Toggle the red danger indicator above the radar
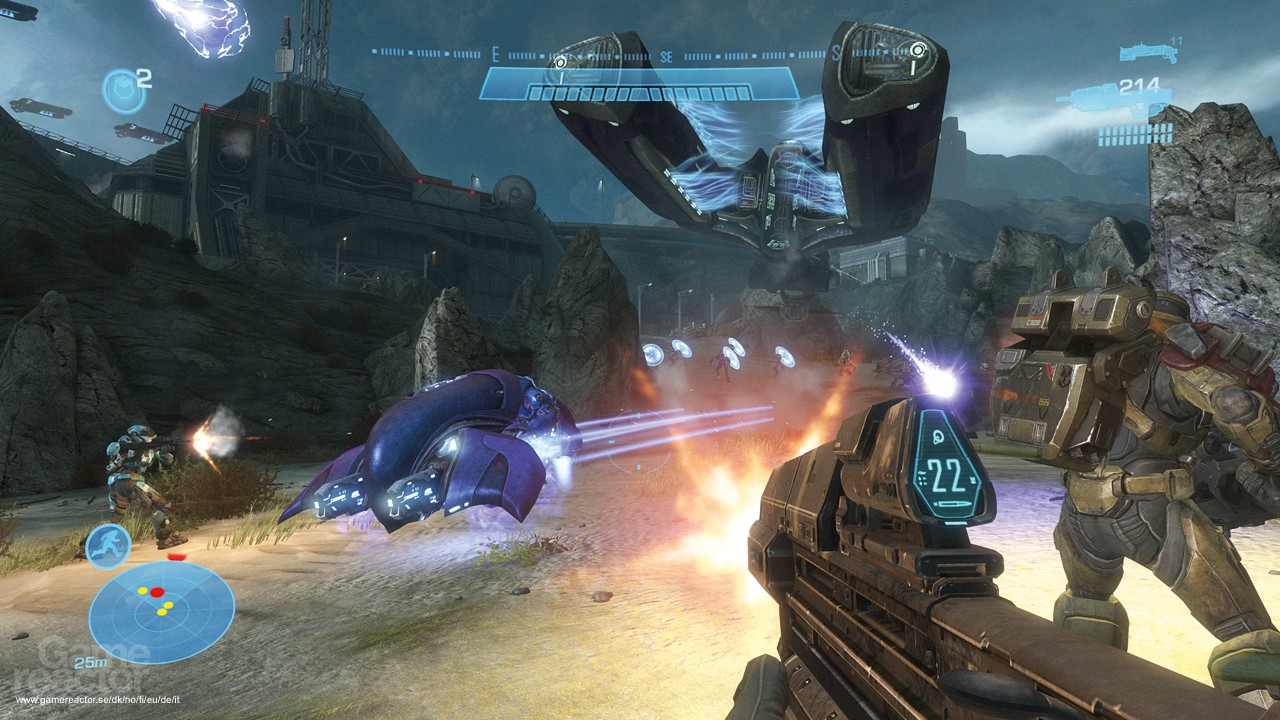The height and width of the screenshot is (720, 1280). point(176,556)
